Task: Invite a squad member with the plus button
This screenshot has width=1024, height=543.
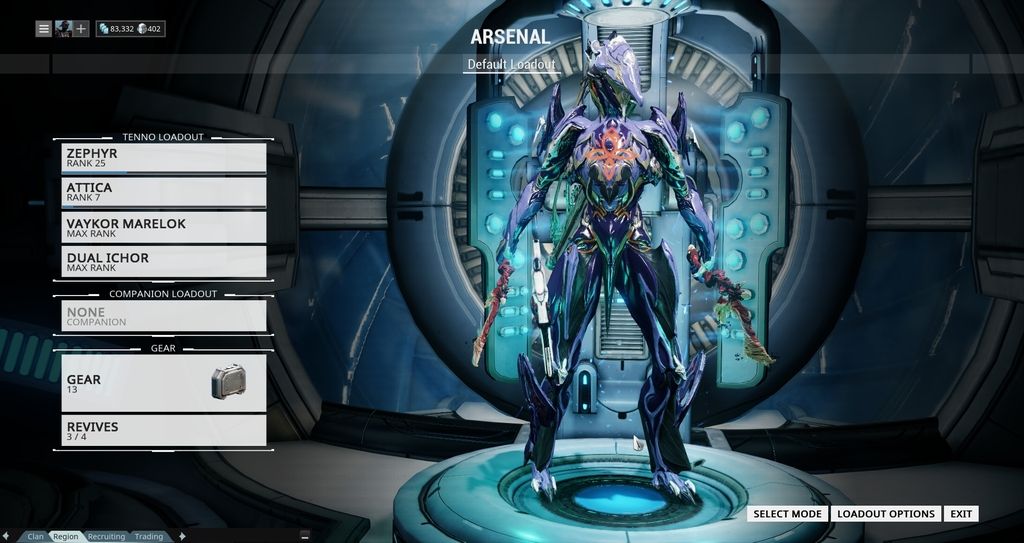Action: pos(81,29)
